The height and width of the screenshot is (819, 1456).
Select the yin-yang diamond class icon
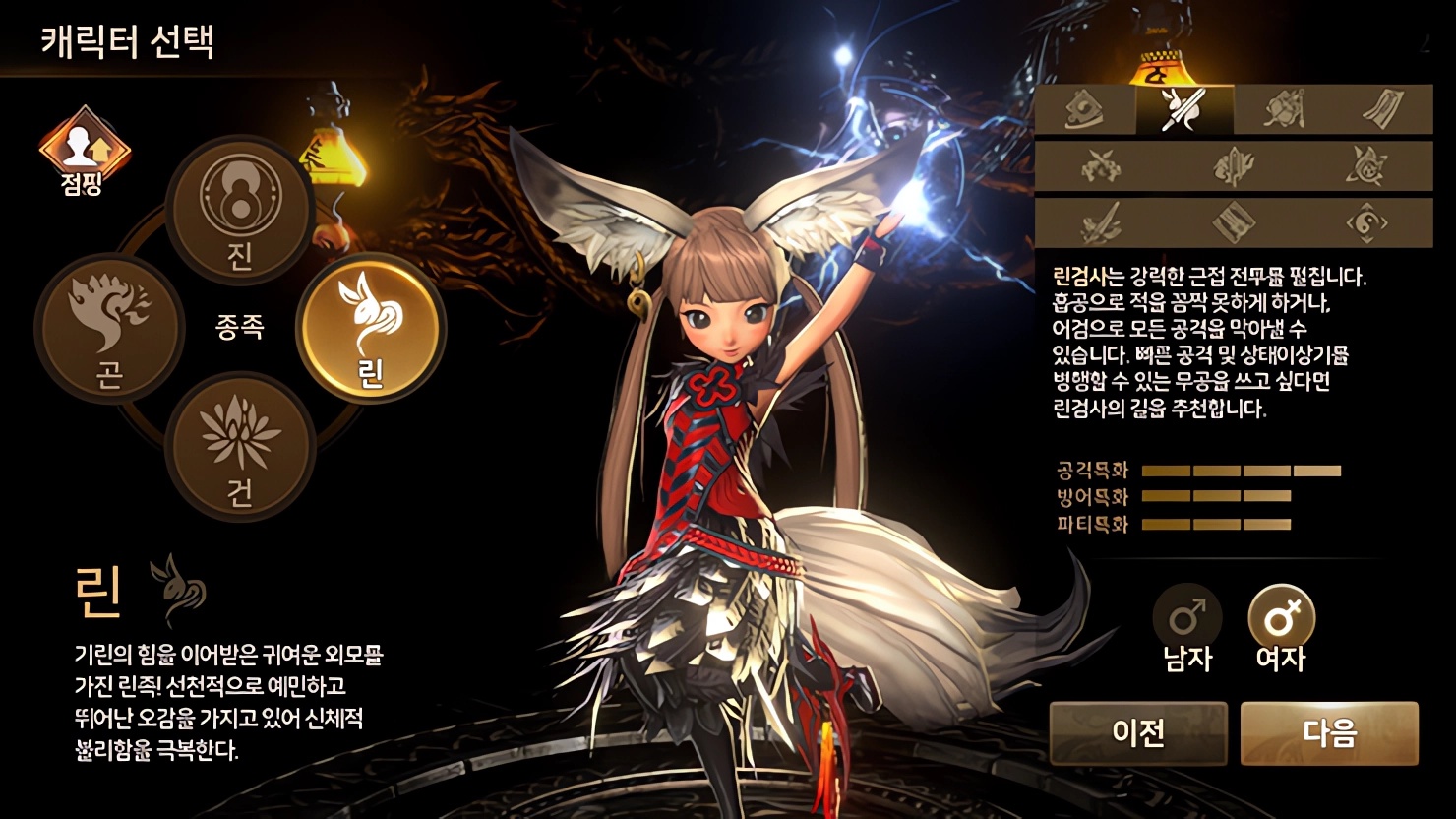click(x=1366, y=222)
